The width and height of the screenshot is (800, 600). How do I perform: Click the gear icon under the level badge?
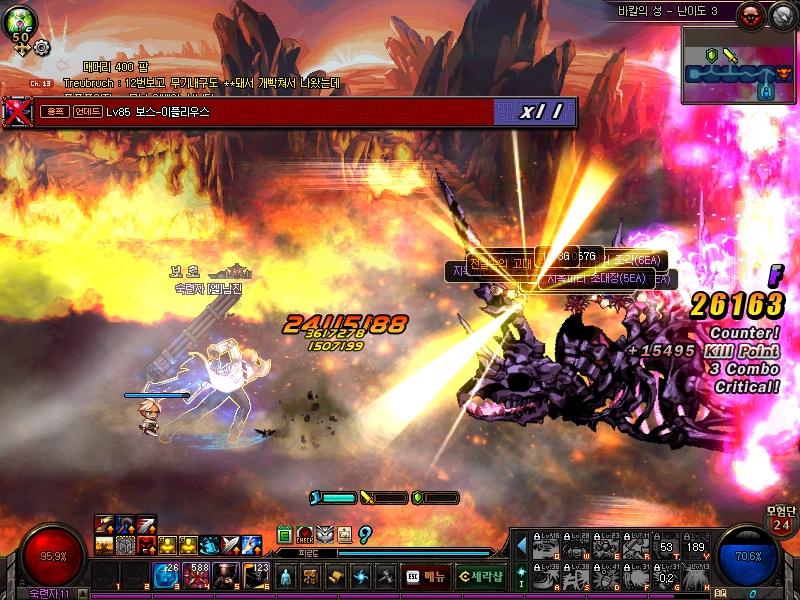point(41,46)
